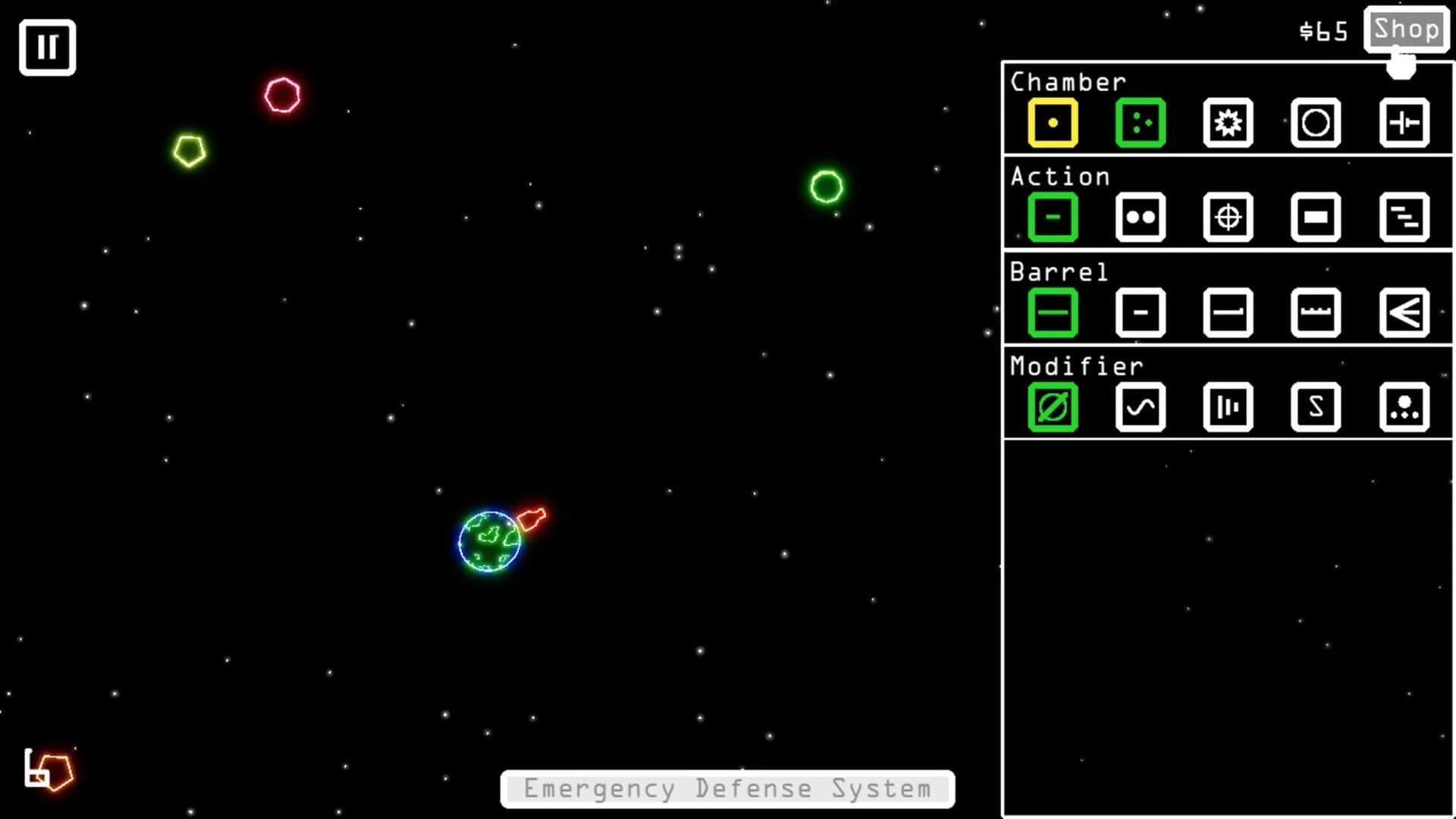This screenshot has height=819, width=1456.
Task: Deselect the currently active green Action
Action: [x=1053, y=217]
